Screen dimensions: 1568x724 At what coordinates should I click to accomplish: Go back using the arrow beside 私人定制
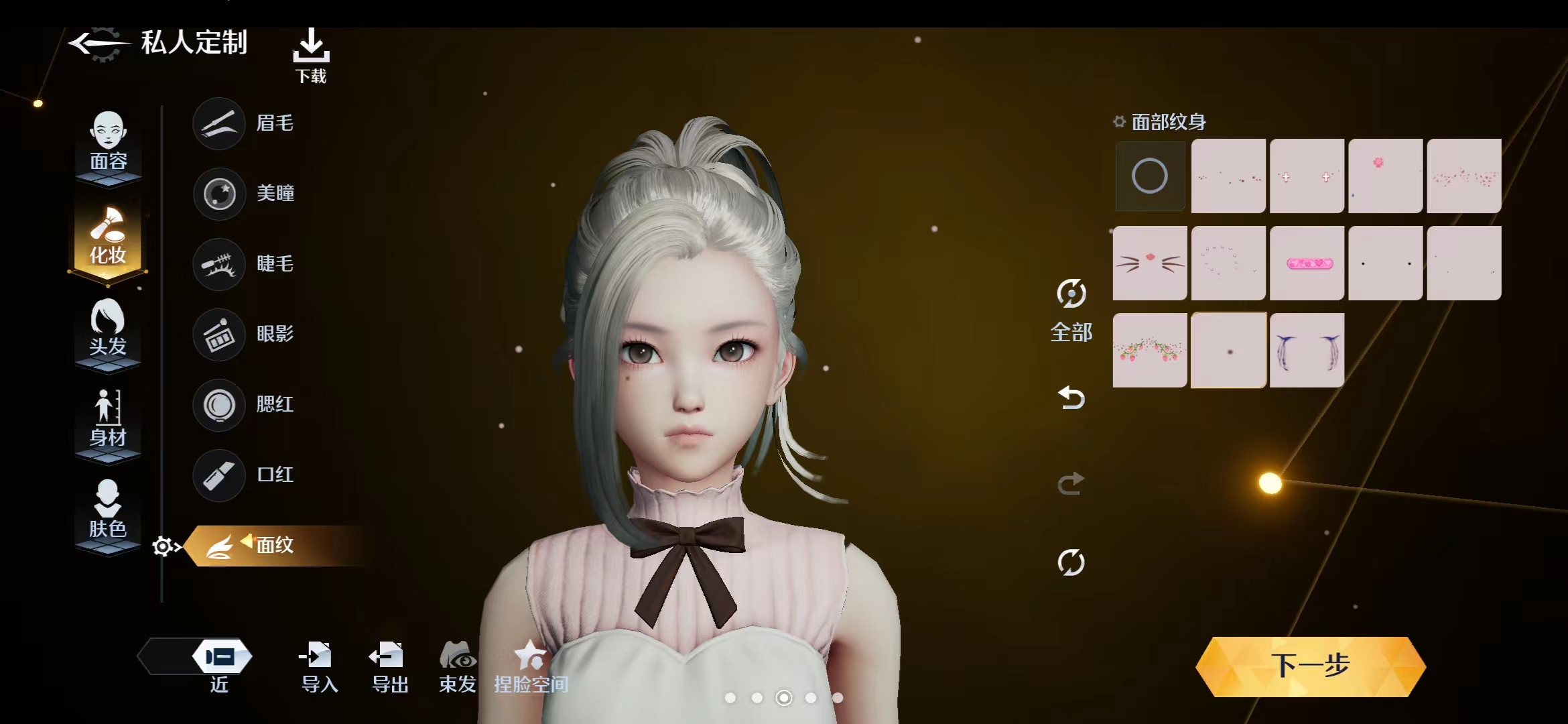click(97, 44)
